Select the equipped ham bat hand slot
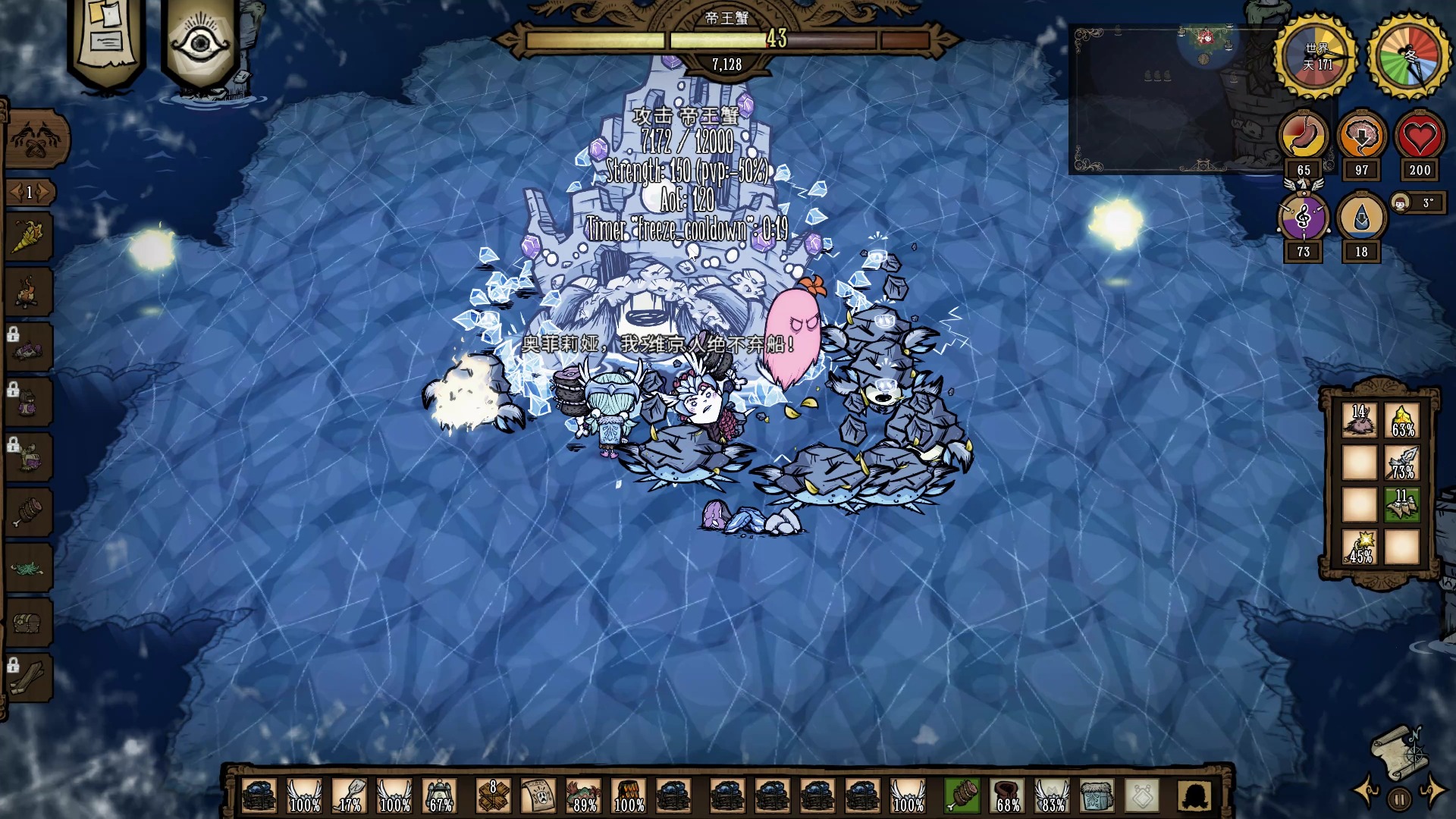 click(x=962, y=796)
